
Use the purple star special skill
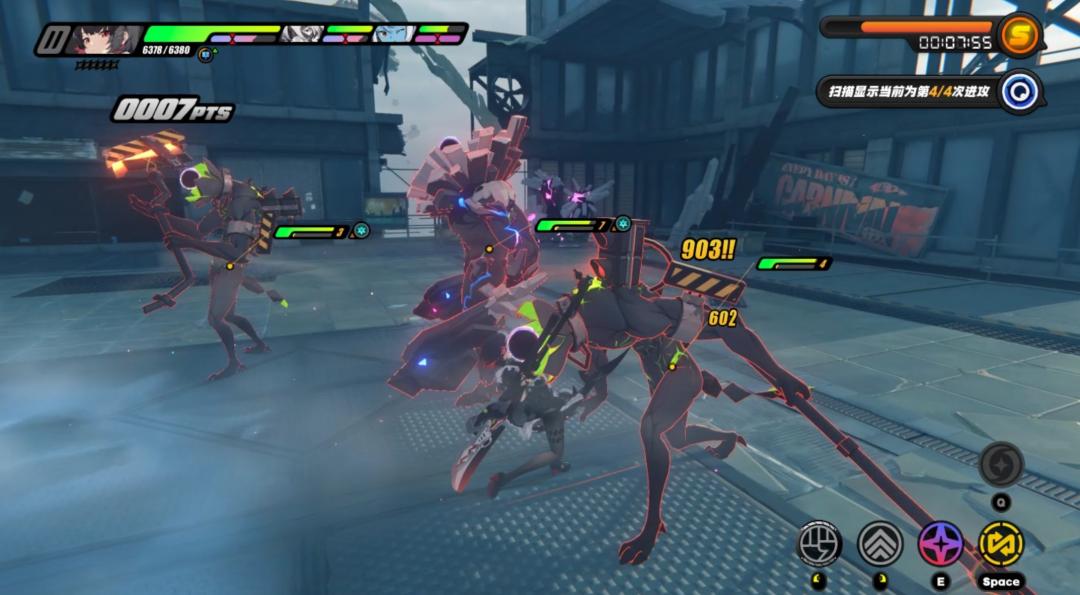tap(941, 543)
